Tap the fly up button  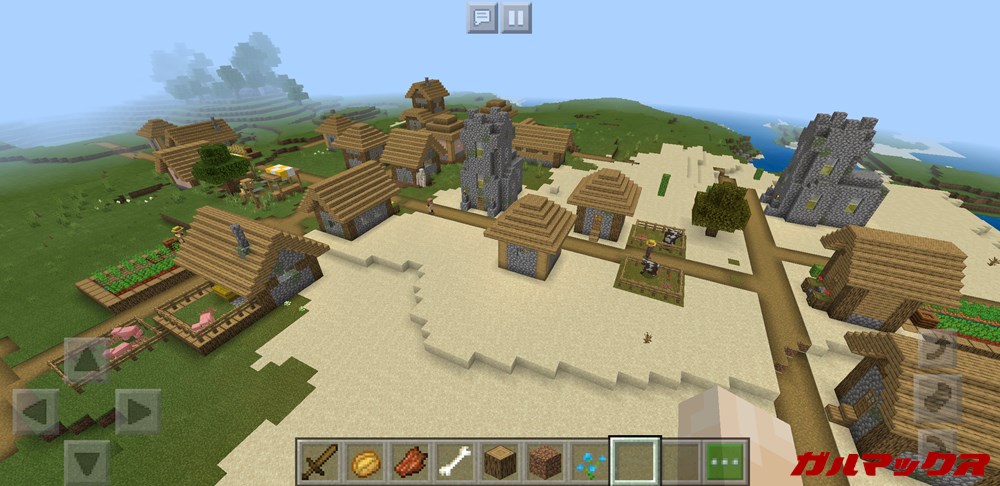pyautogui.click(x=939, y=351)
